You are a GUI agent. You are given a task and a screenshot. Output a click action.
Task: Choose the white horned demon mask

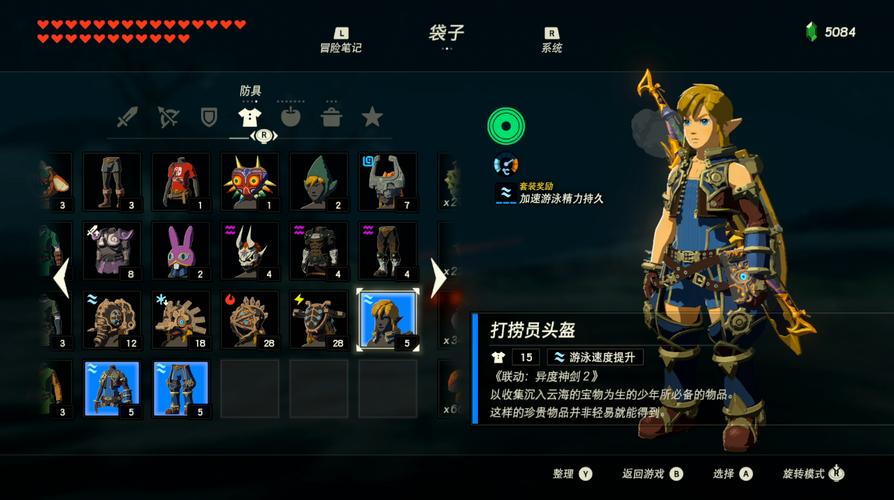coord(250,250)
